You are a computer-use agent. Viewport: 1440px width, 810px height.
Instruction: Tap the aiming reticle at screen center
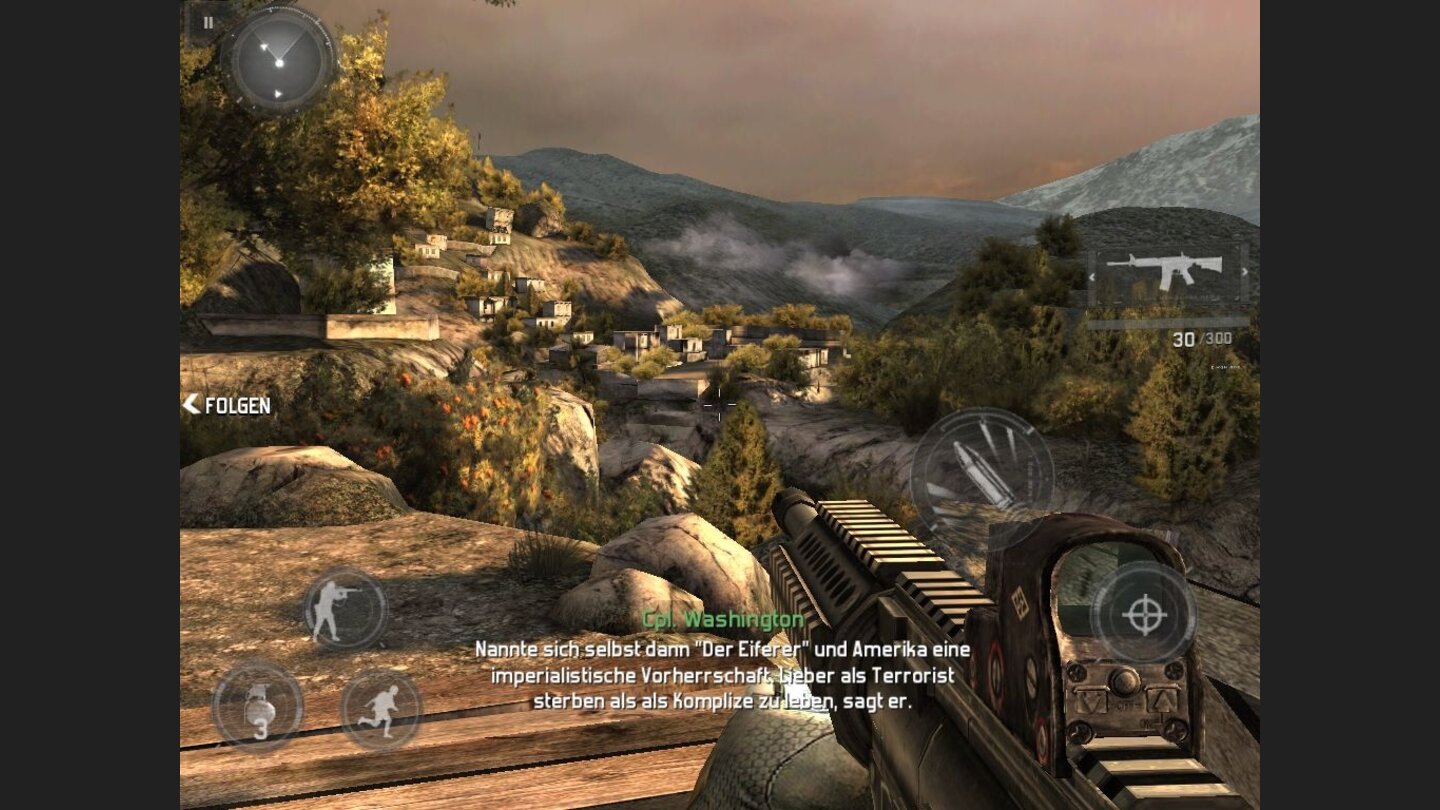click(x=718, y=405)
